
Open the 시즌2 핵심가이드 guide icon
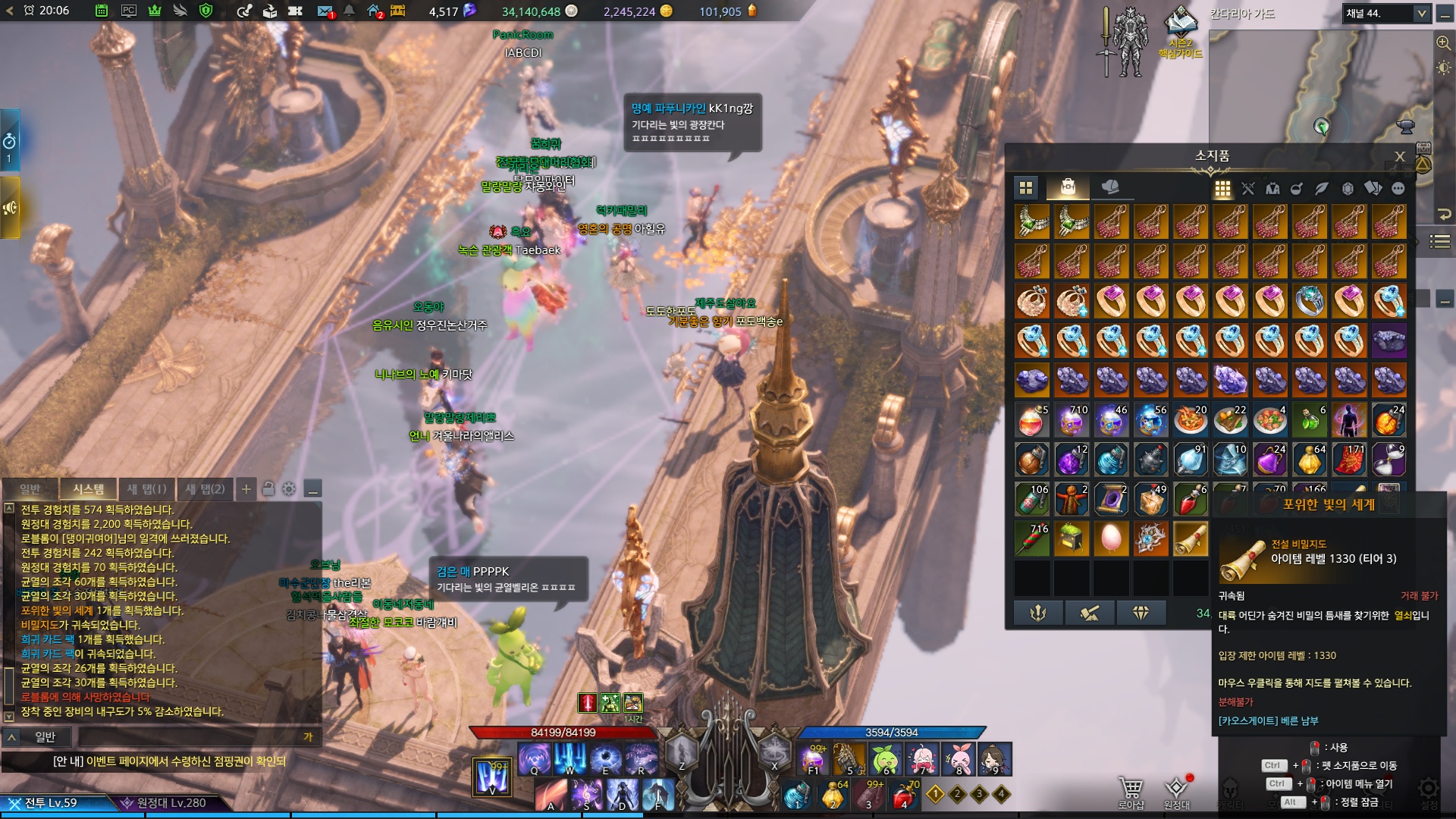click(x=1180, y=30)
